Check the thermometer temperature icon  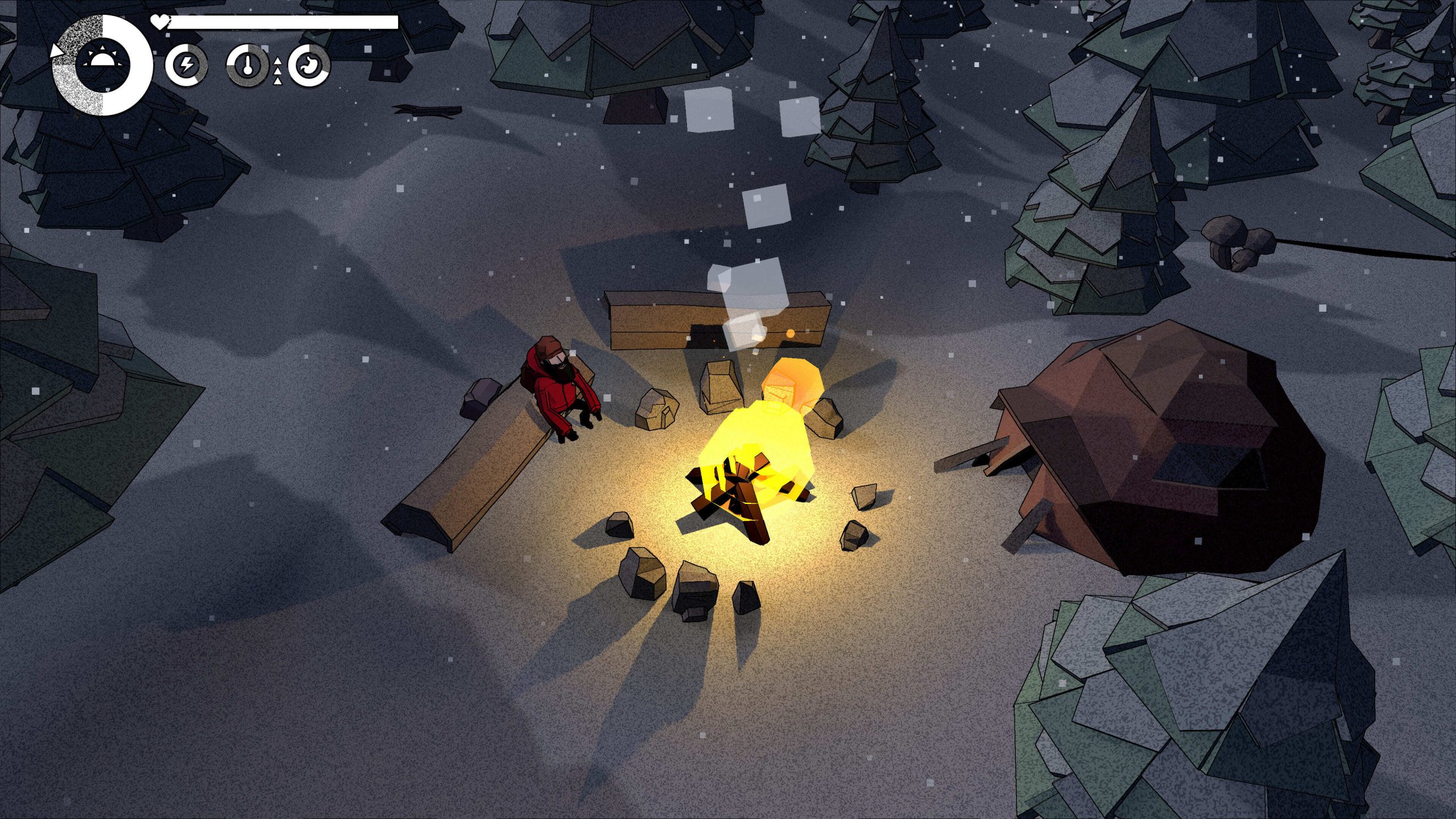247,65
